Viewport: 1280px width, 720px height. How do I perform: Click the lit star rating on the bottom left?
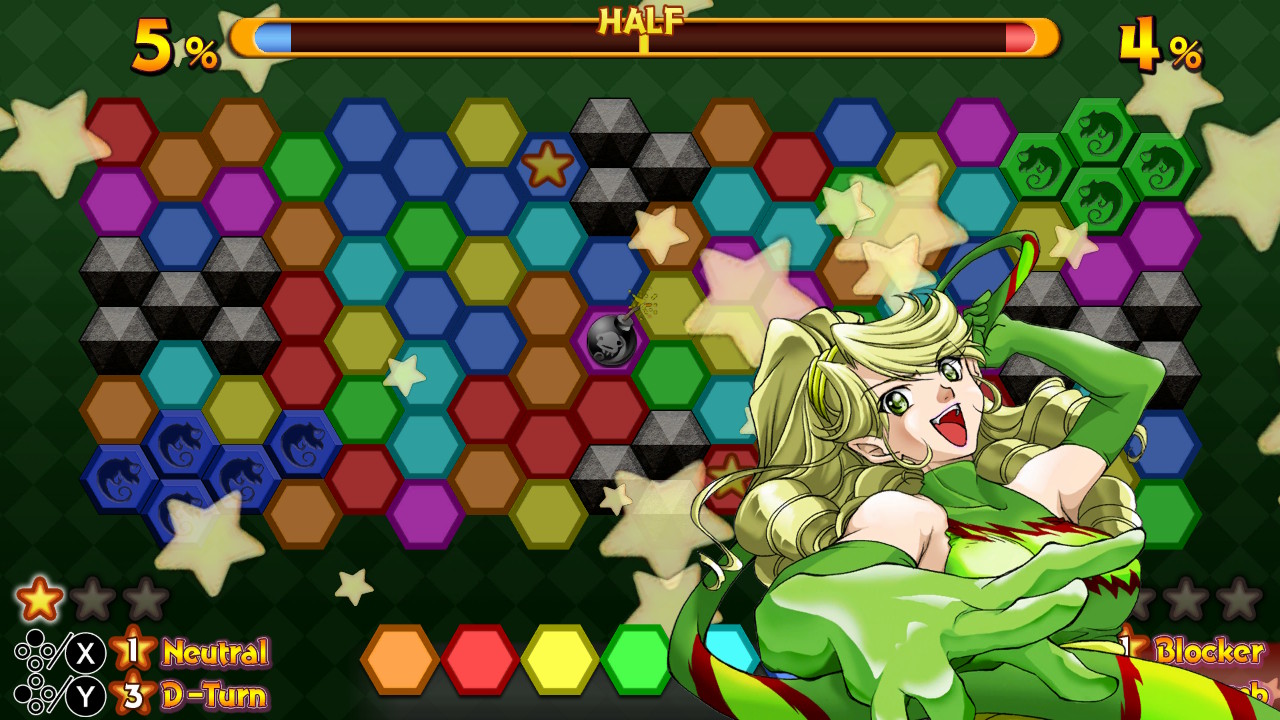(40, 598)
